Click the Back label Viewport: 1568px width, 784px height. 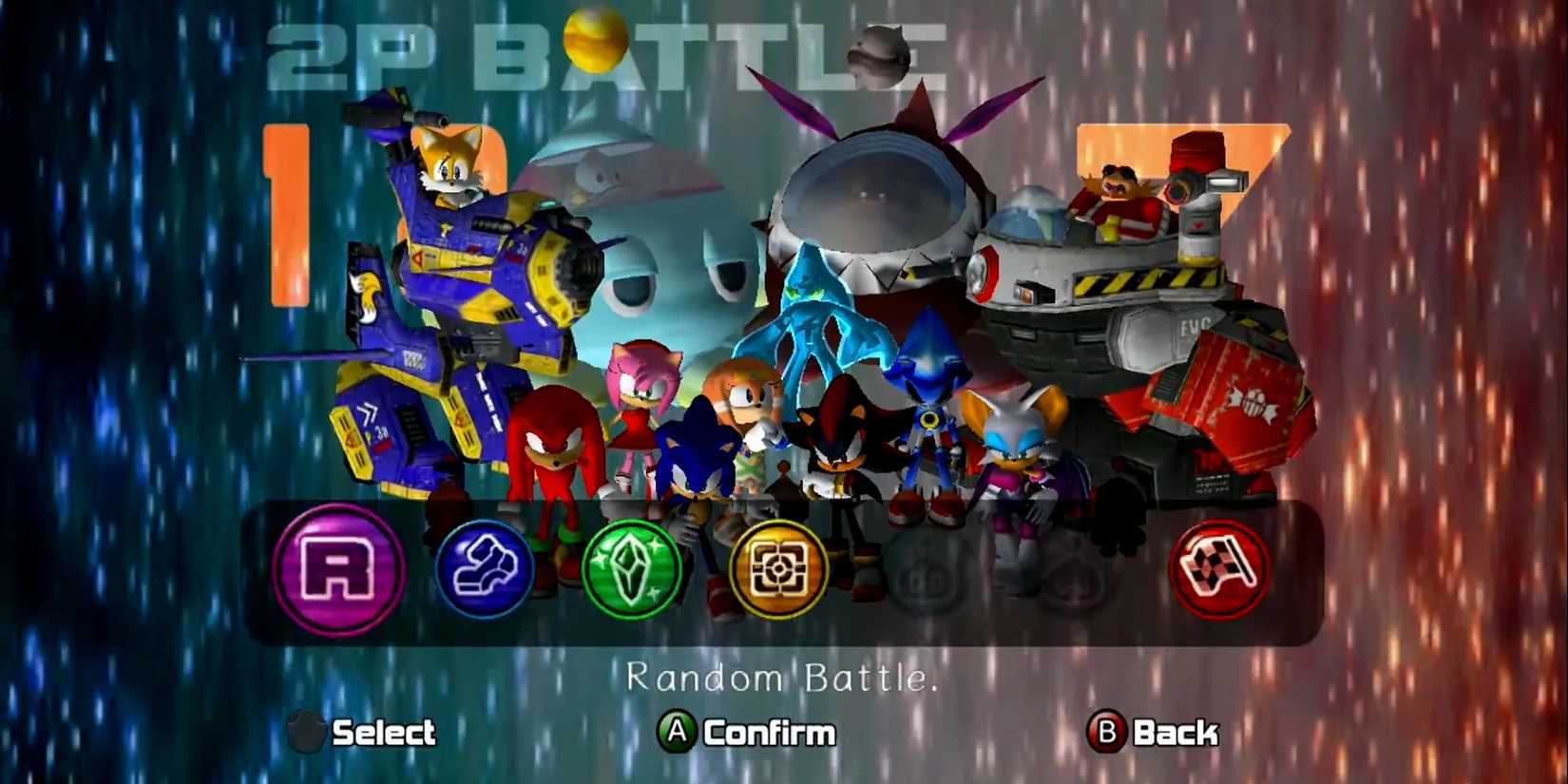(1178, 733)
